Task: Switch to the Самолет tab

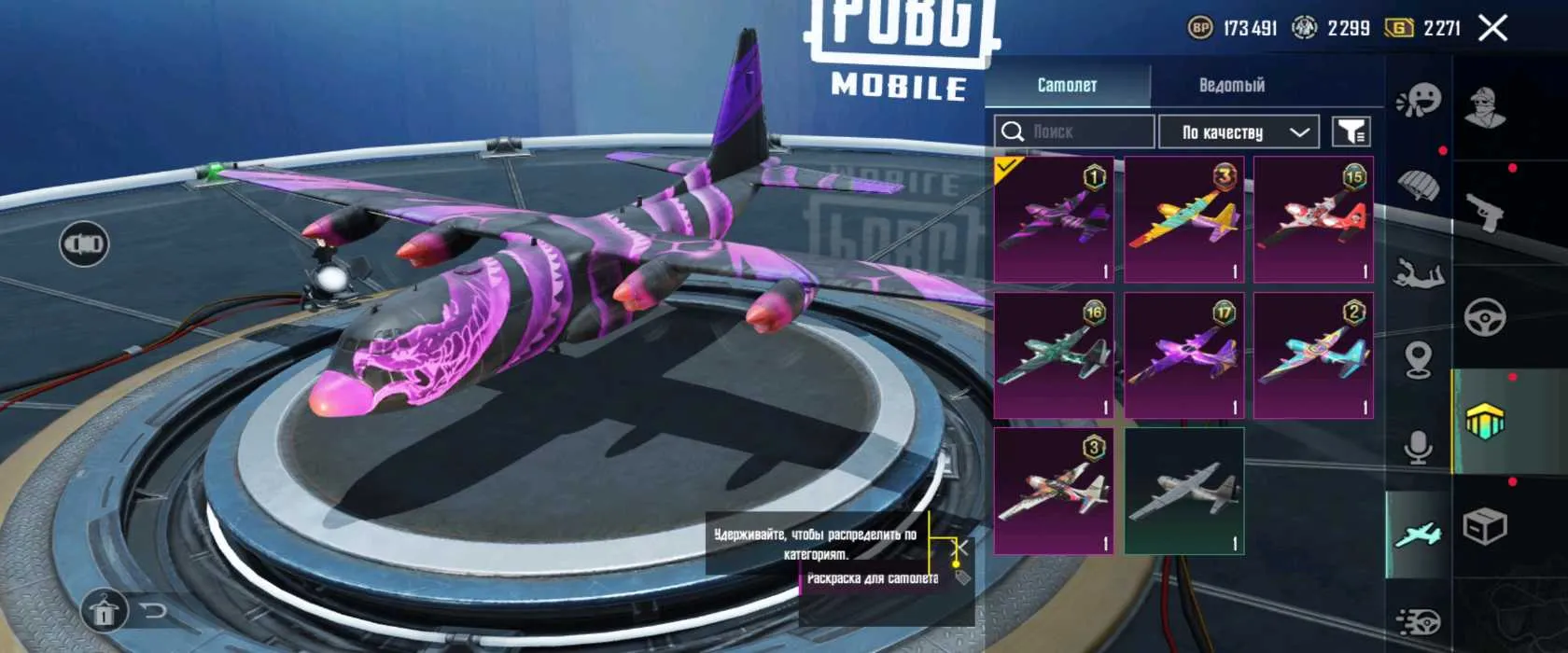Action: point(1067,85)
